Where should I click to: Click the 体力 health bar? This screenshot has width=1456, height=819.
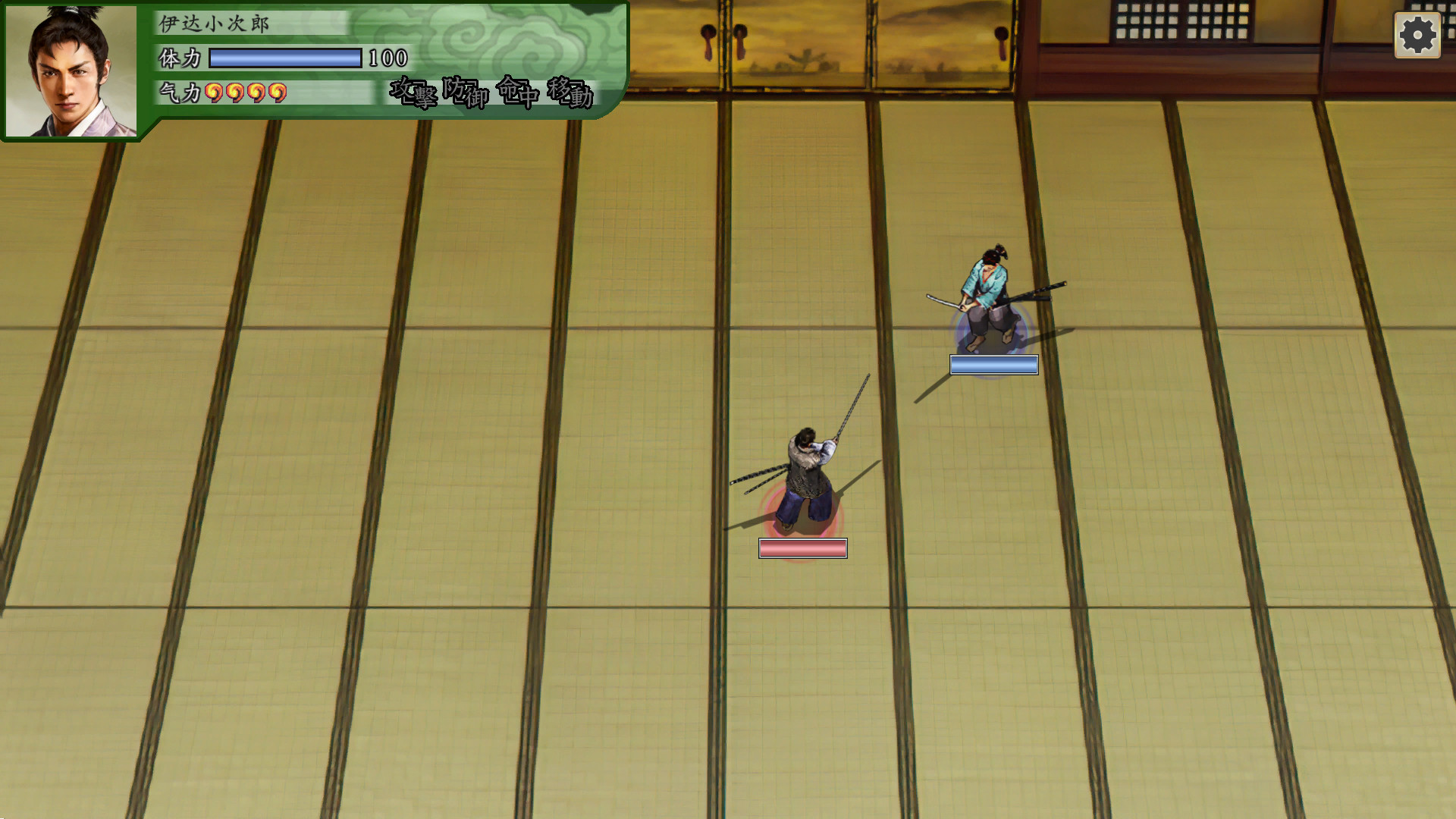(x=286, y=56)
